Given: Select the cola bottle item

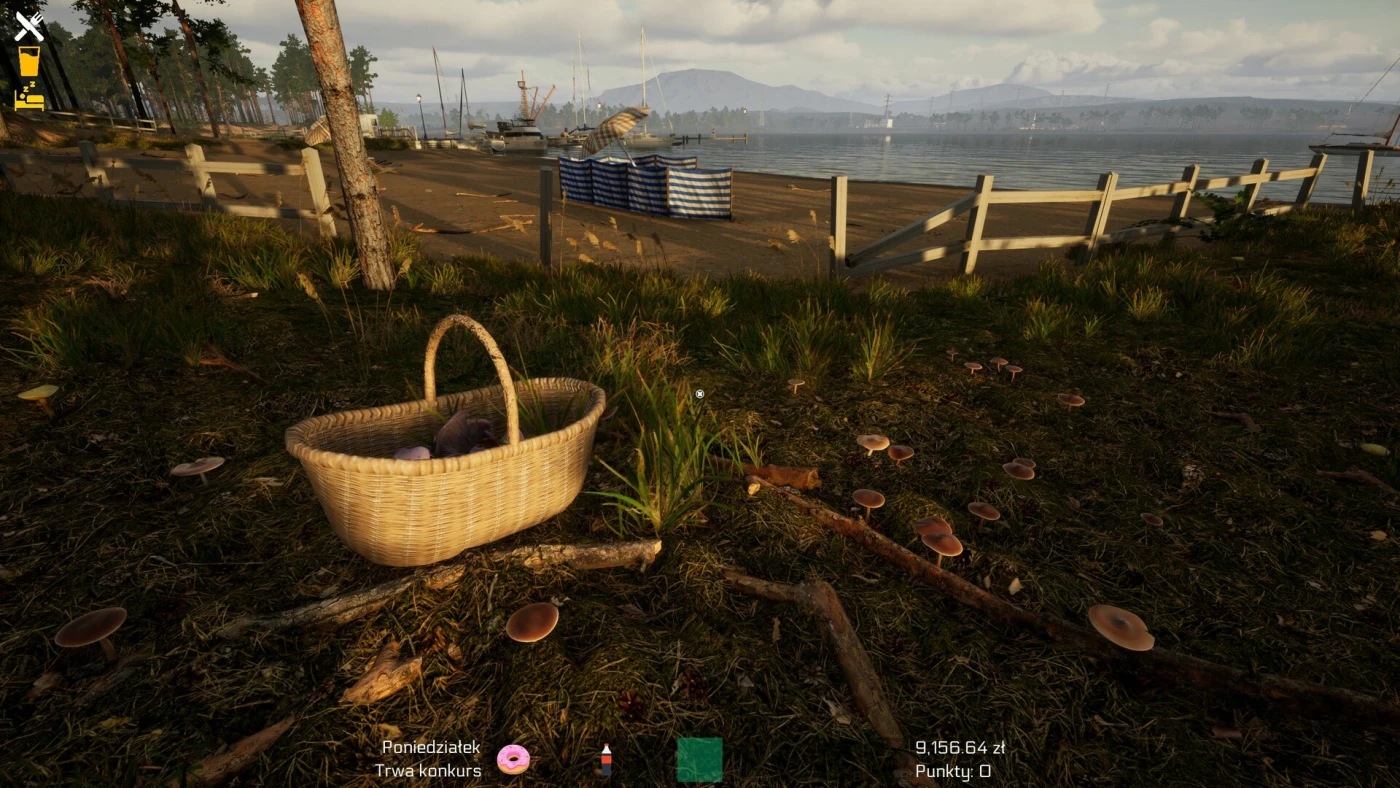Looking at the screenshot, I should click(x=605, y=760).
